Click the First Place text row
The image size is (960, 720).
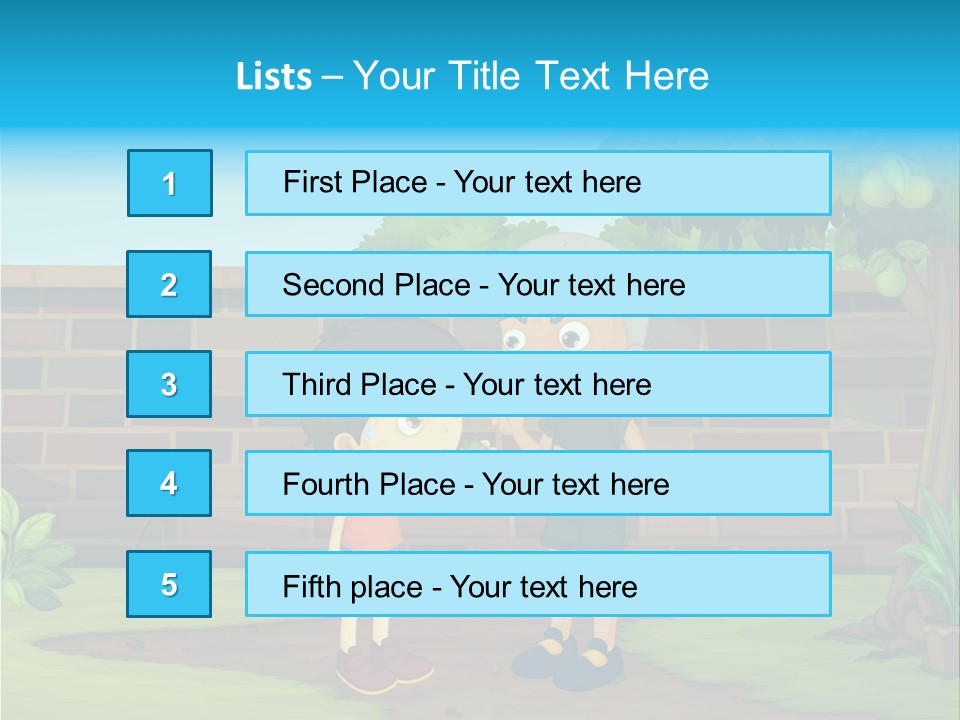tap(538, 183)
